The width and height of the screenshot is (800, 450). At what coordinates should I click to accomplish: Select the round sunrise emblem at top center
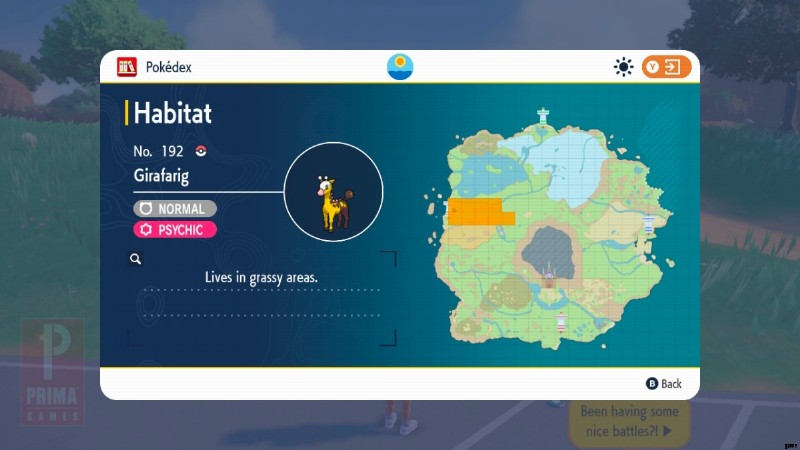tap(400, 67)
